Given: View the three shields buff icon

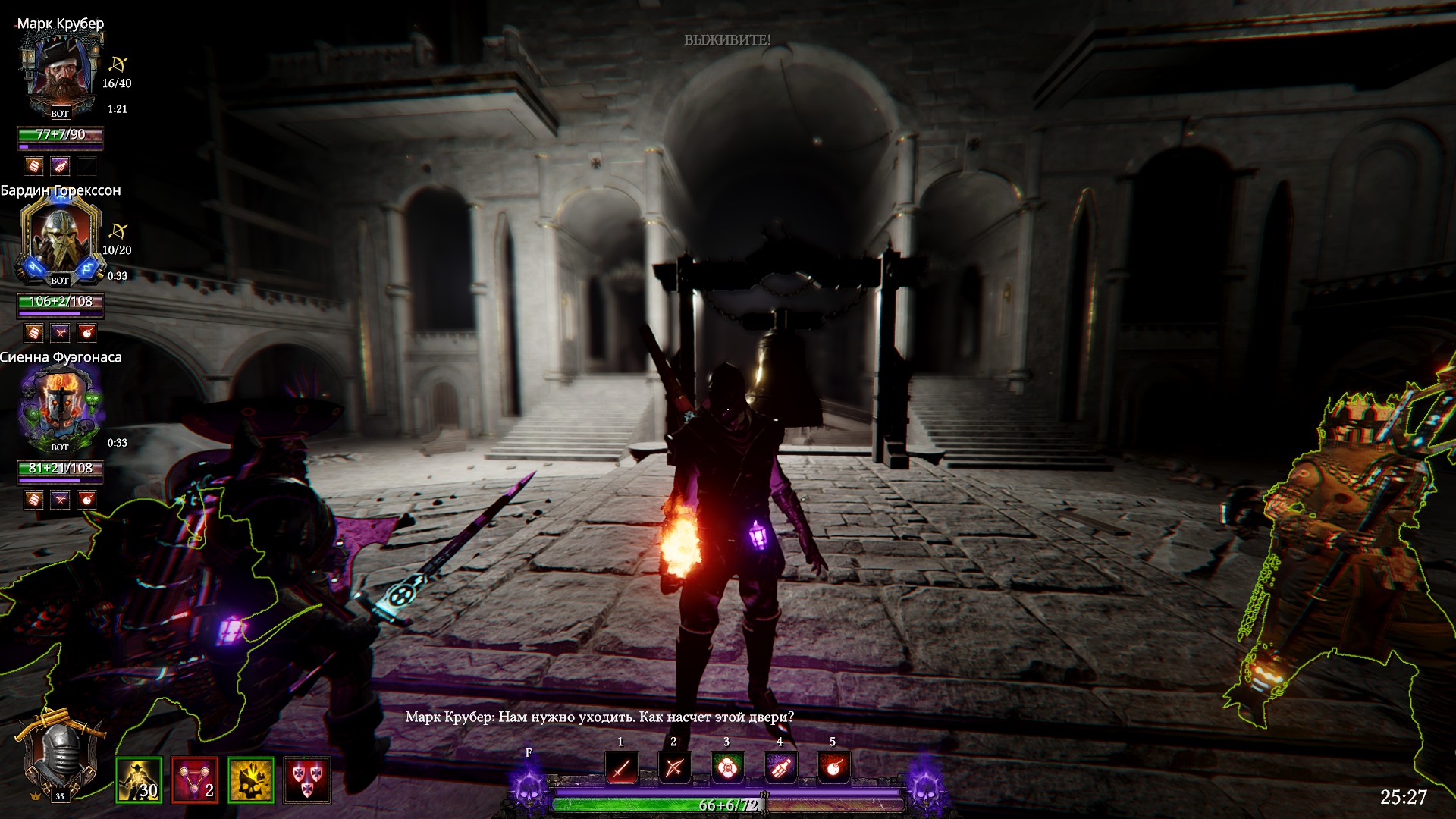Looking at the screenshot, I should tap(307, 780).
